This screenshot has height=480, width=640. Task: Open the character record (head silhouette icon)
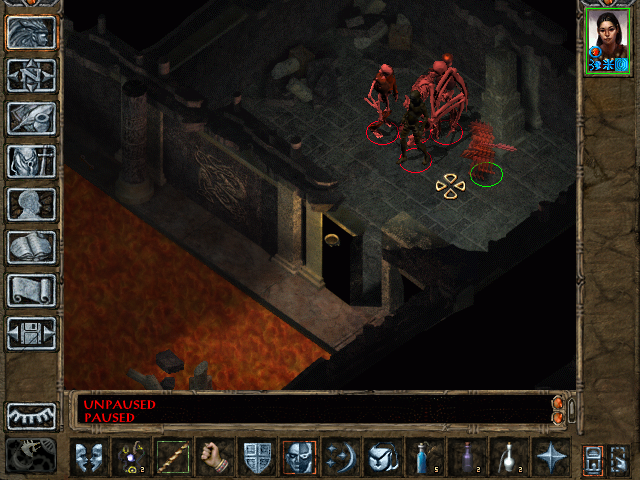tap(32, 204)
